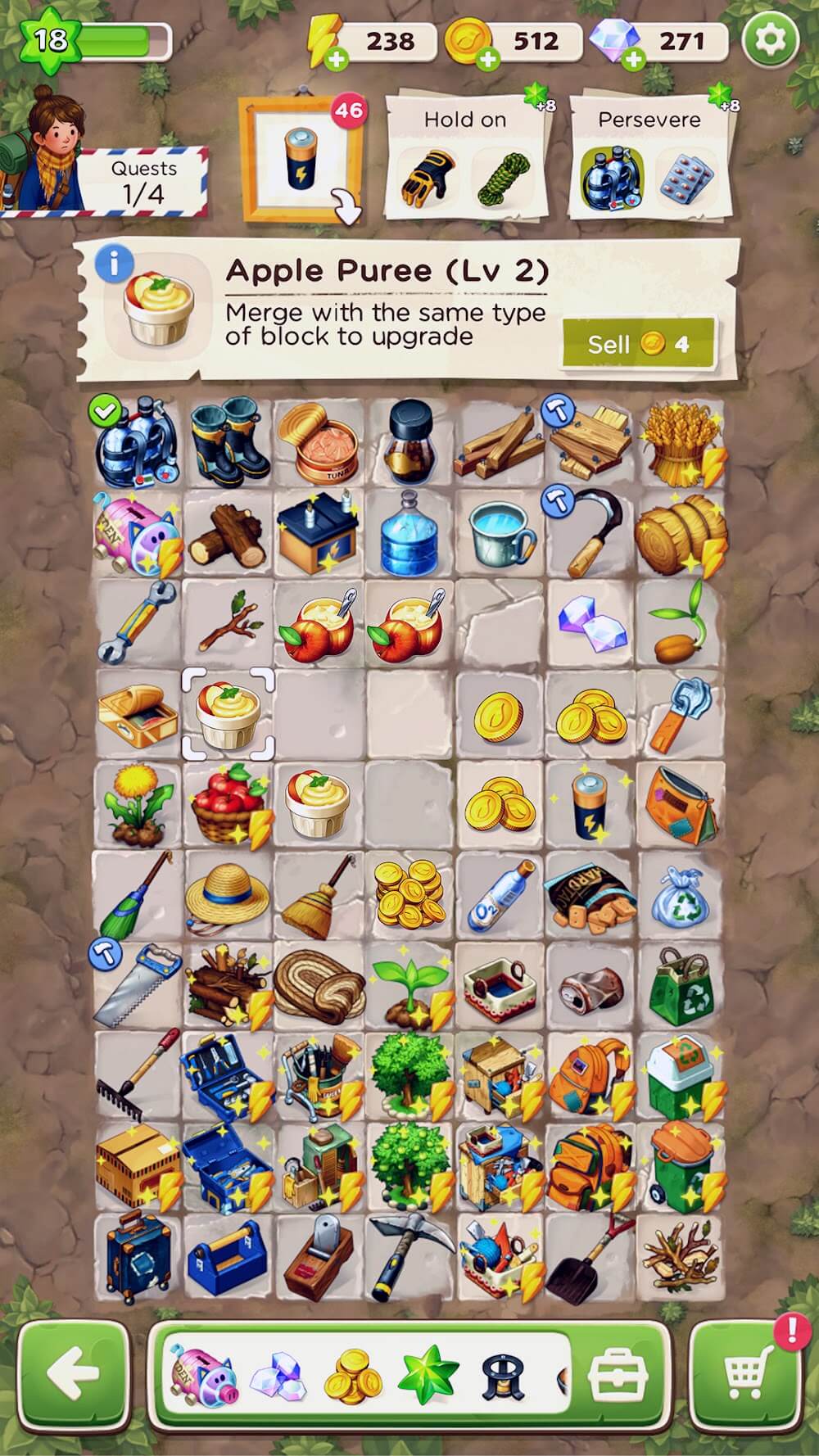The height and width of the screenshot is (1456, 819).
Task: Open the settings gear menu
Action: (x=770, y=39)
